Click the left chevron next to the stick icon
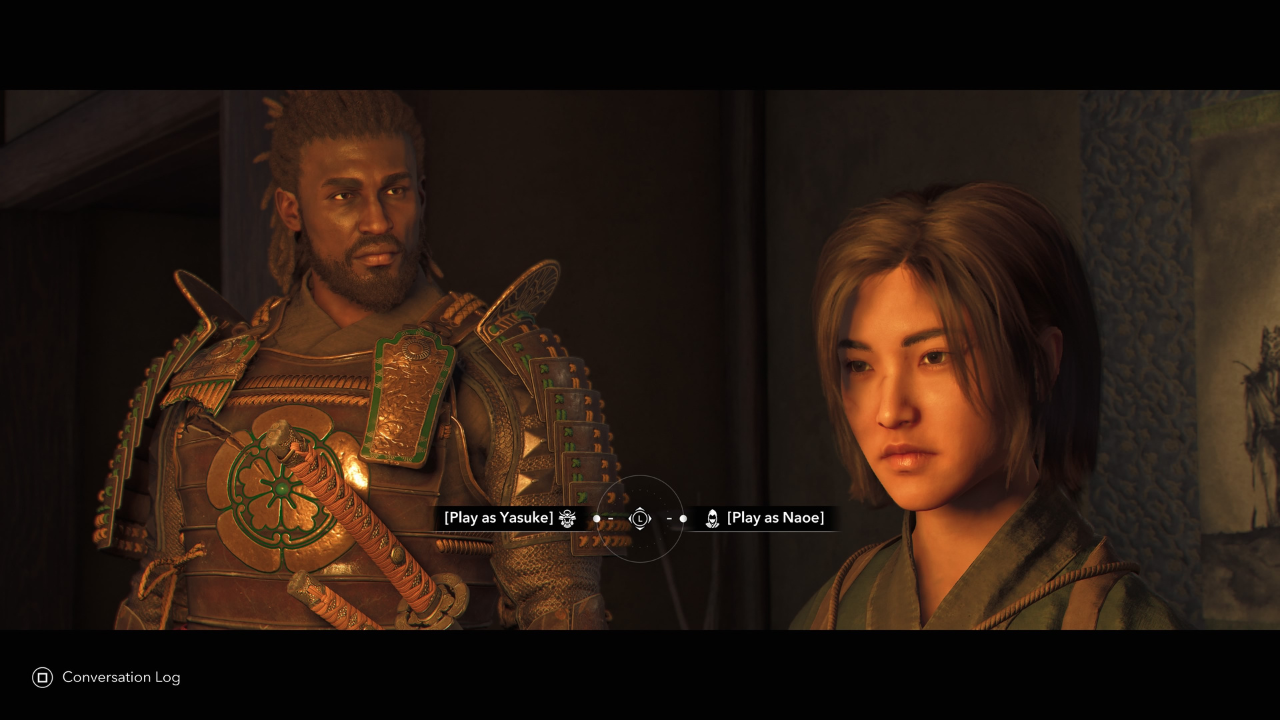This screenshot has height=720, width=1280. (632, 518)
